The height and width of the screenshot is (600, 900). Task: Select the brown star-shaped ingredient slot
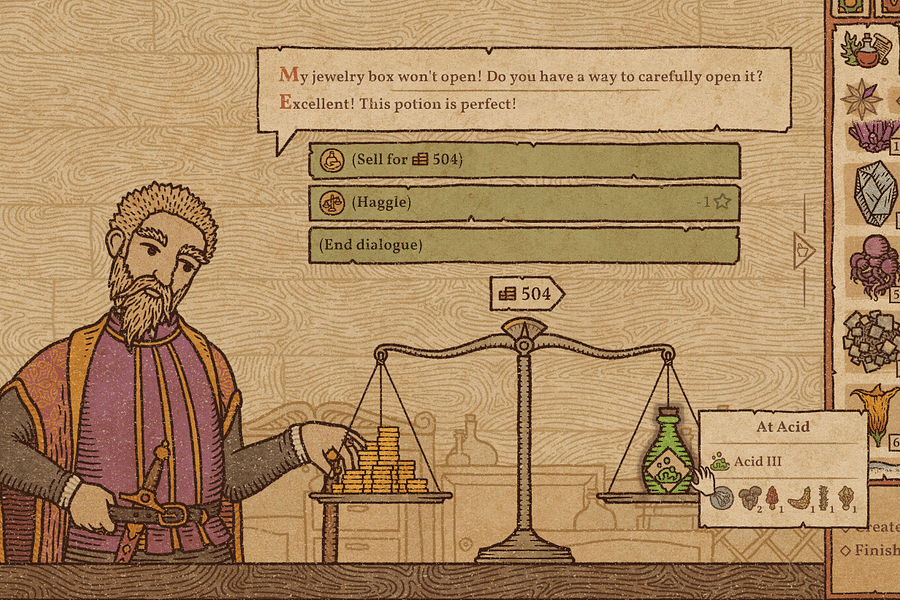click(x=861, y=99)
